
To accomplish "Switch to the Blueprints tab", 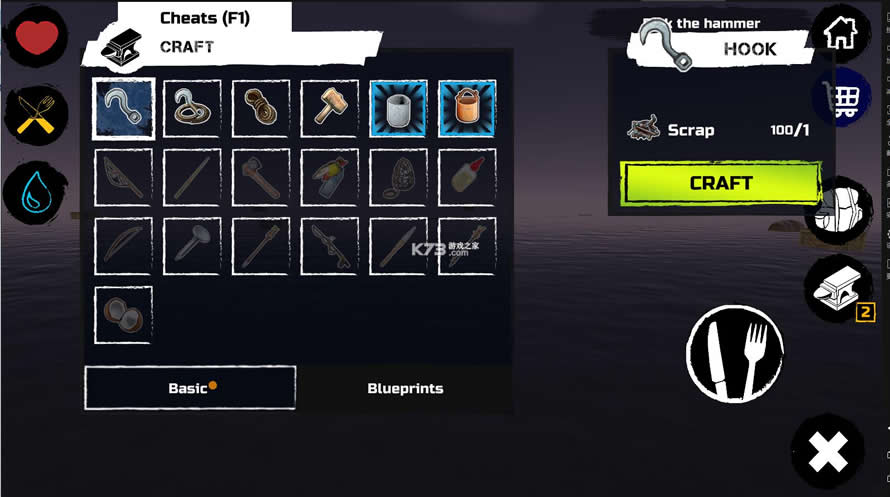I will click(405, 388).
